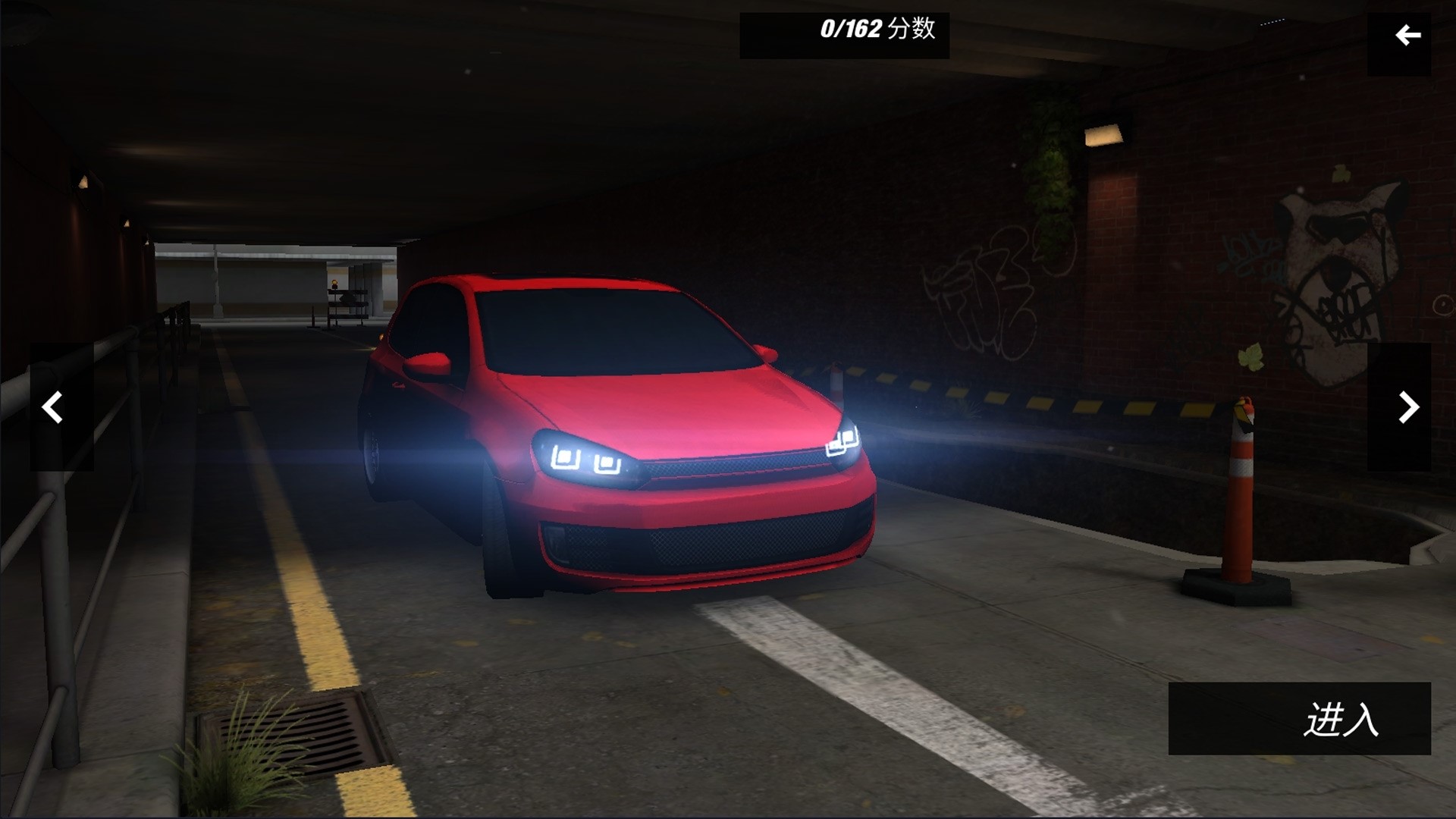
Task: Select the 进入 enter button
Action: pos(1299,718)
